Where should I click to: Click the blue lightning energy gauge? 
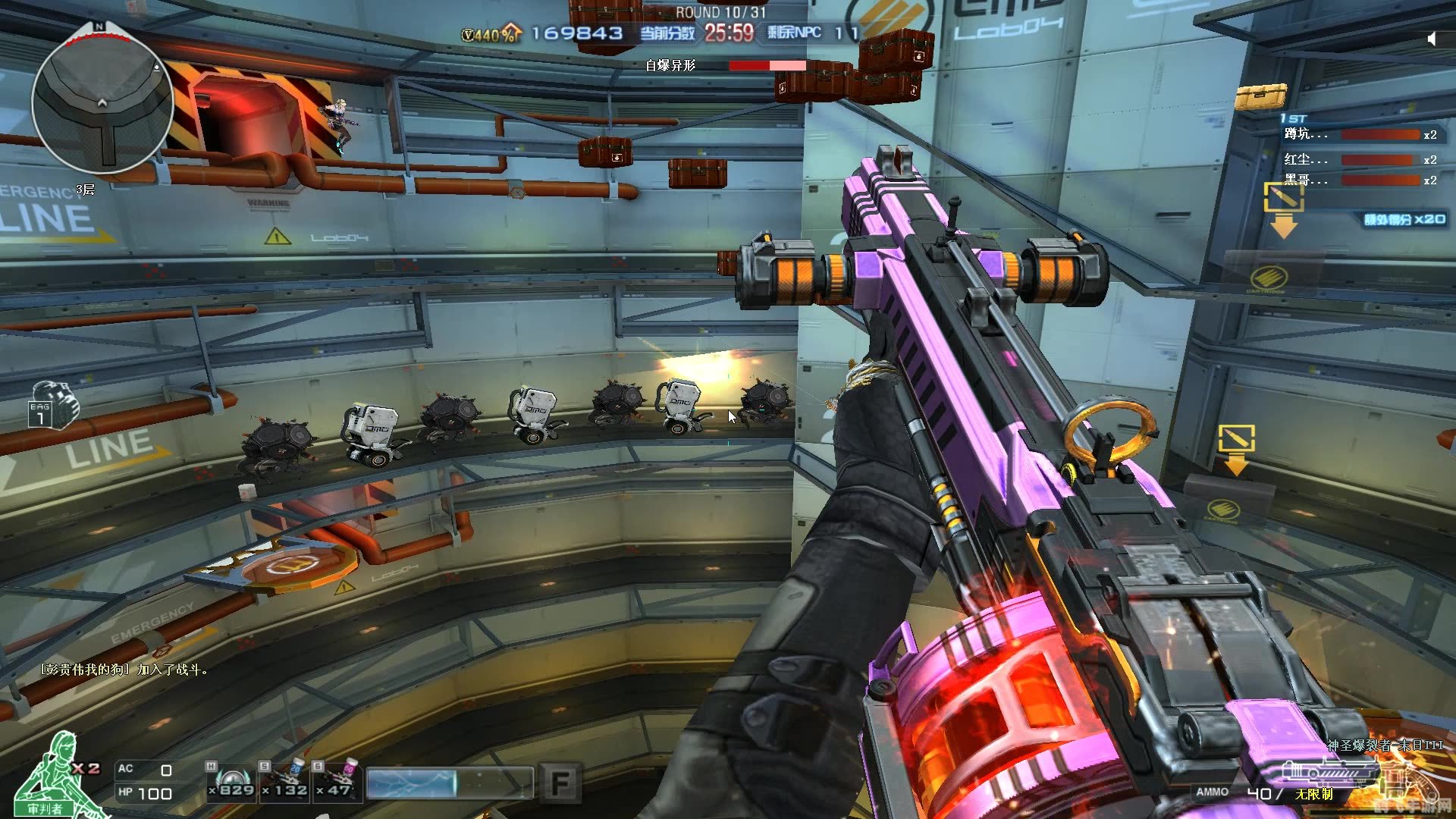pos(449,783)
